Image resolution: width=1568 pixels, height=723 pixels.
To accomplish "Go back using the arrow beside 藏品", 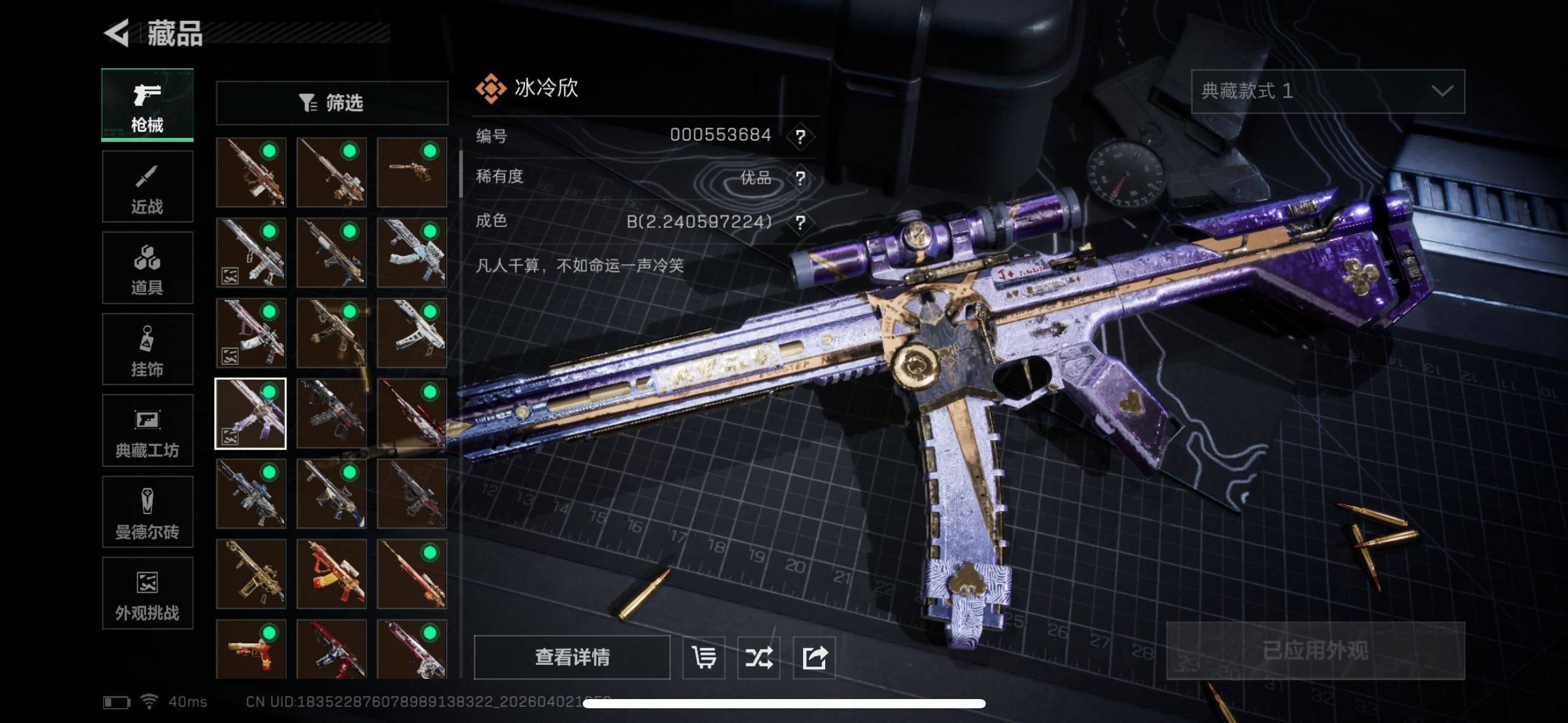I will click(x=117, y=33).
